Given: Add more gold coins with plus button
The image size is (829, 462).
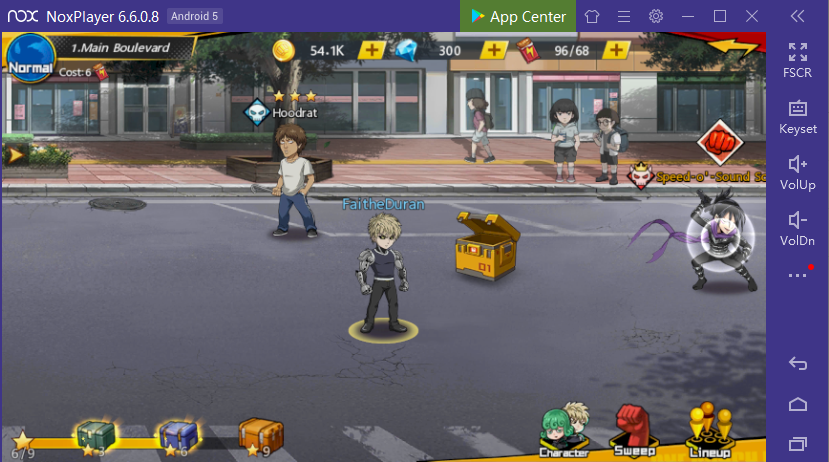Looking at the screenshot, I should tap(372, 50).
